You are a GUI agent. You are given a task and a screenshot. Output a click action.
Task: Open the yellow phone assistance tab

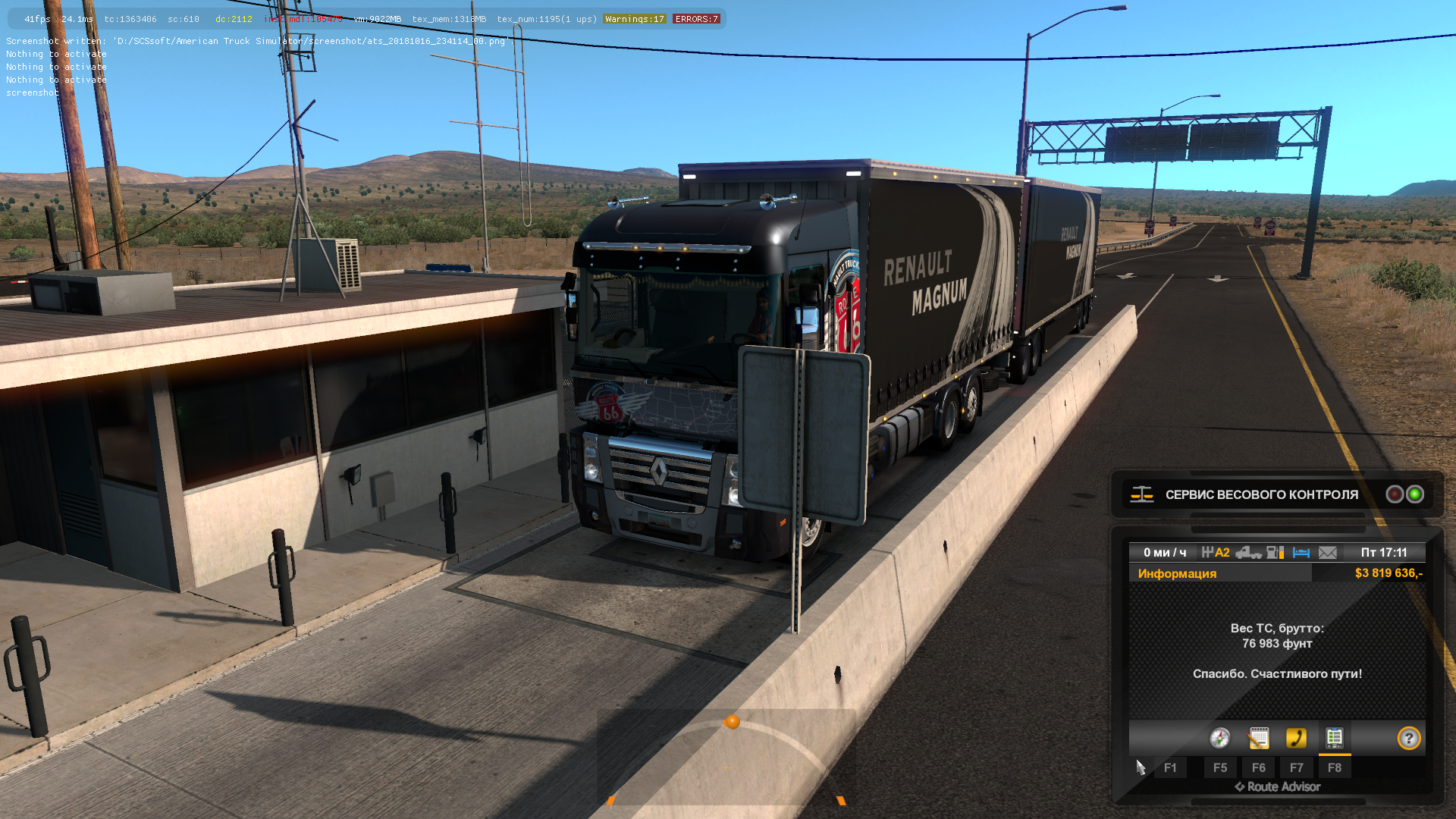1296,738
